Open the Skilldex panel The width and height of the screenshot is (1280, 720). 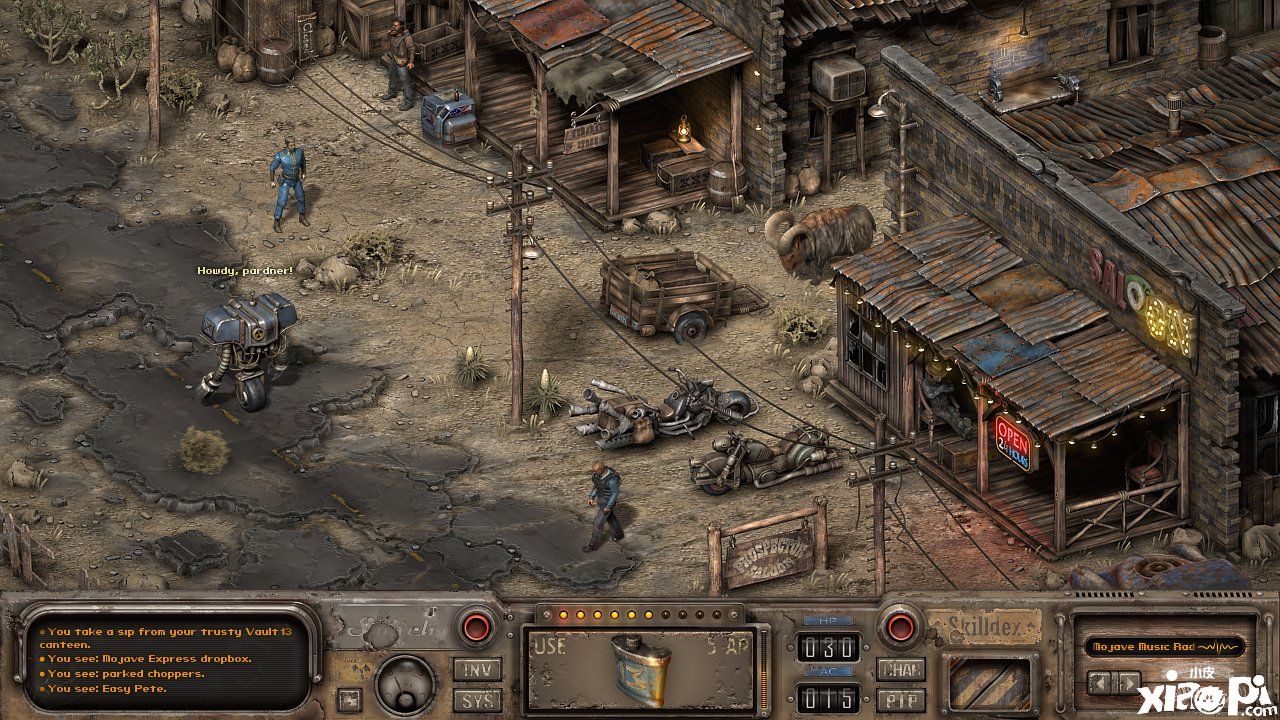[x=983, y=627]
